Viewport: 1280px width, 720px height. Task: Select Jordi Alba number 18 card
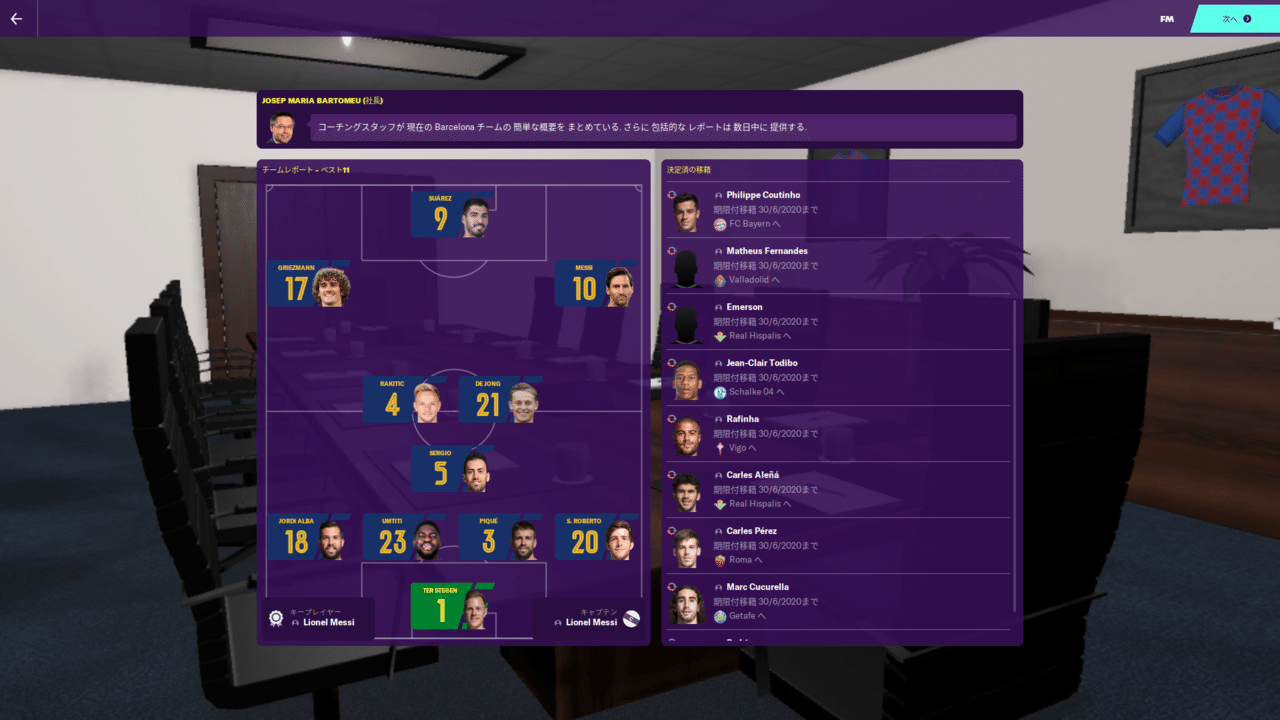click(x=309, y=537)
